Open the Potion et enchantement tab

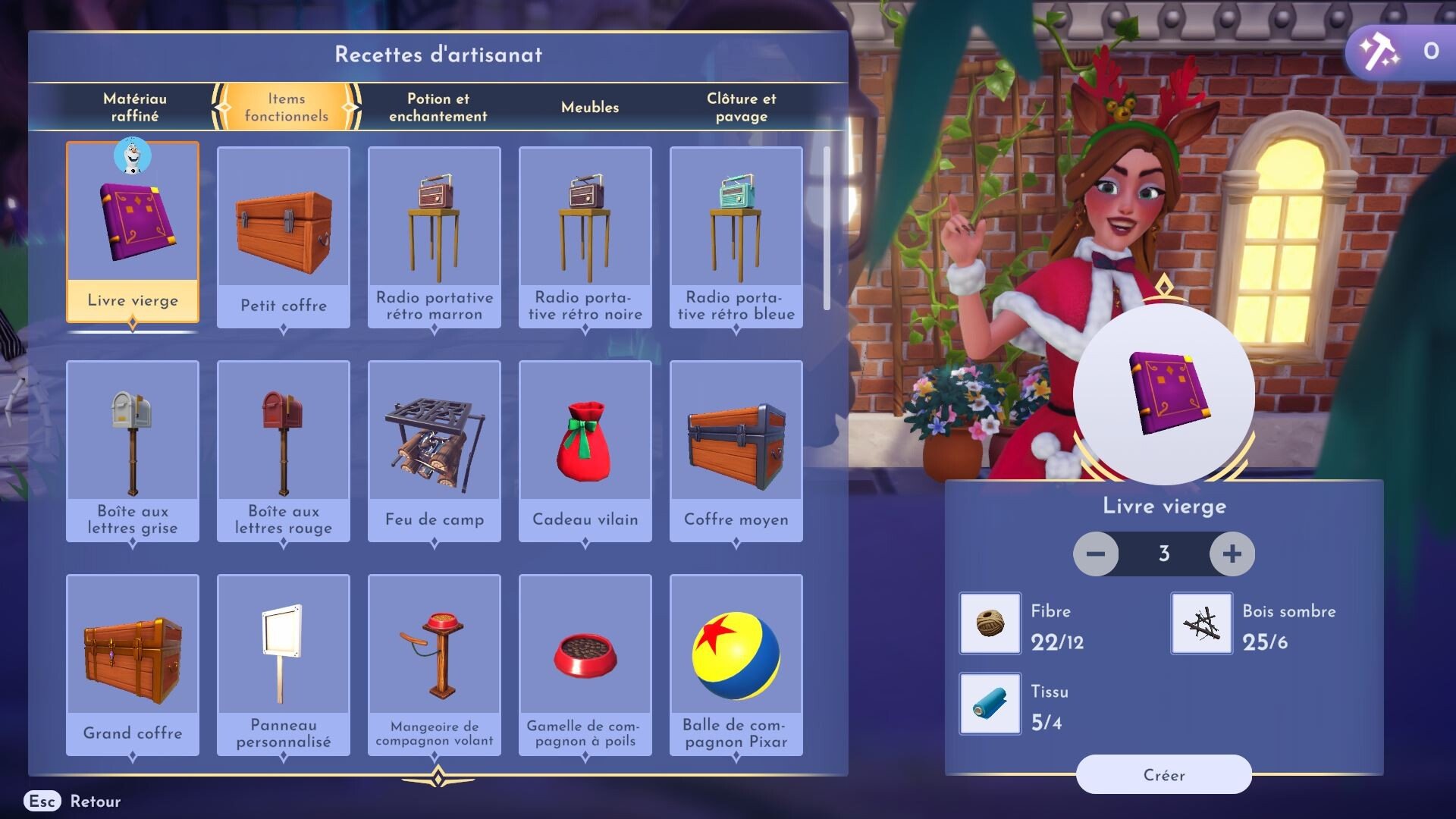[x=438, y=107]
